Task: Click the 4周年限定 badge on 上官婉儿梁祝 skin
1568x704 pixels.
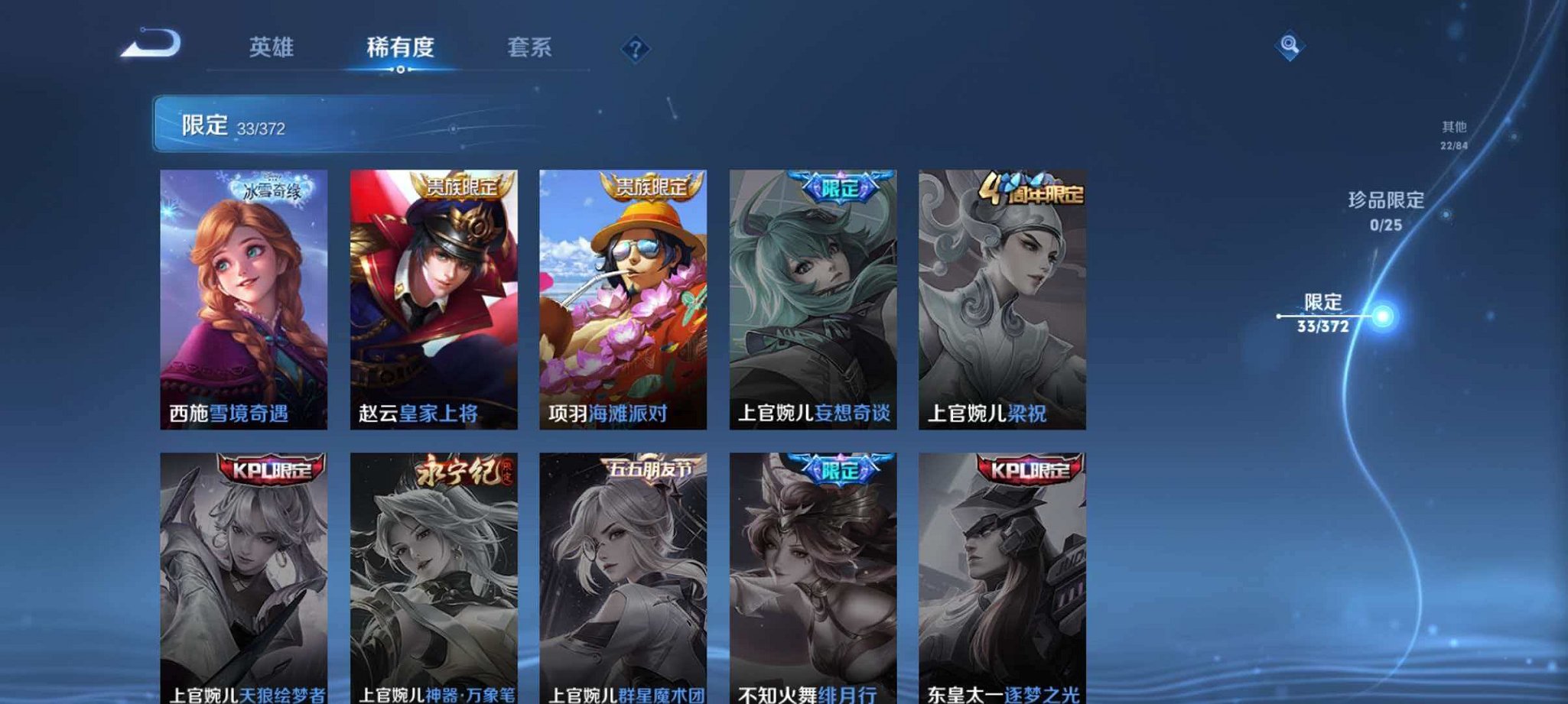Action: pyautogui.click(x=1036, y=196)
